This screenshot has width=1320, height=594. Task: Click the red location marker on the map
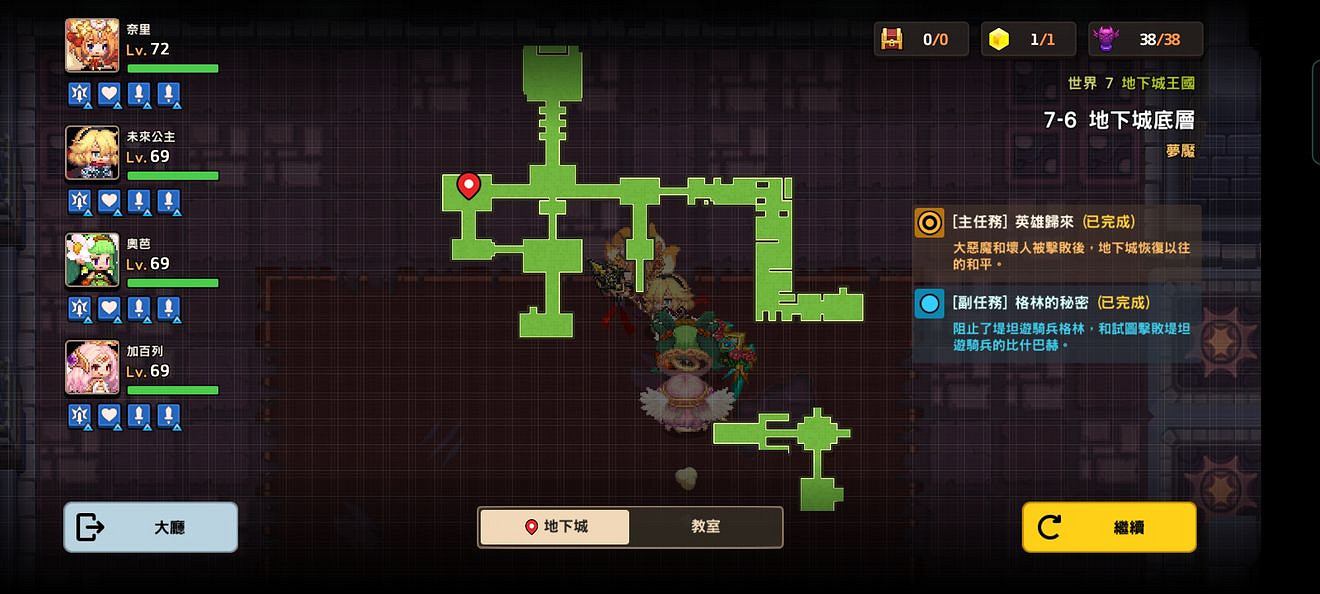(x=468, y=184)
